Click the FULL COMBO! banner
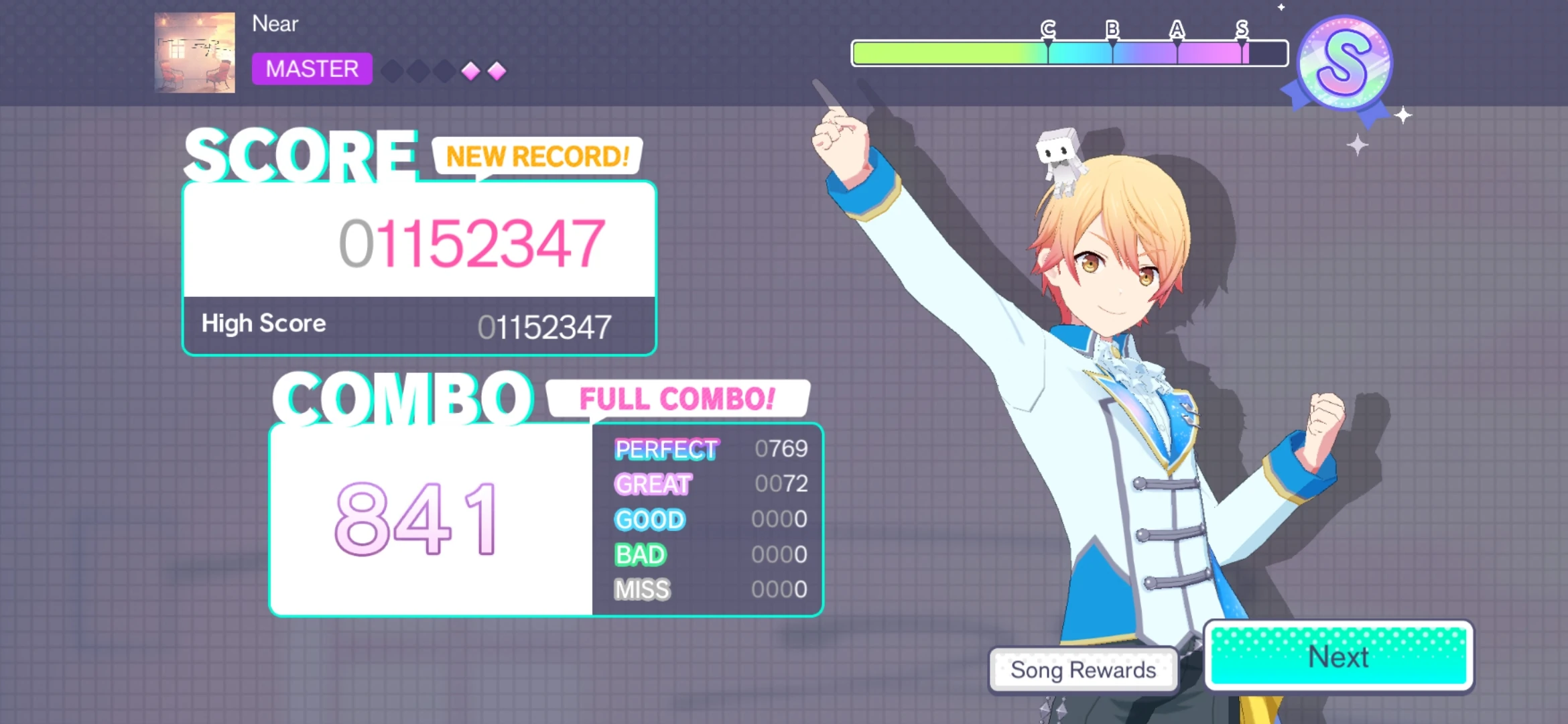 point(677,400)
